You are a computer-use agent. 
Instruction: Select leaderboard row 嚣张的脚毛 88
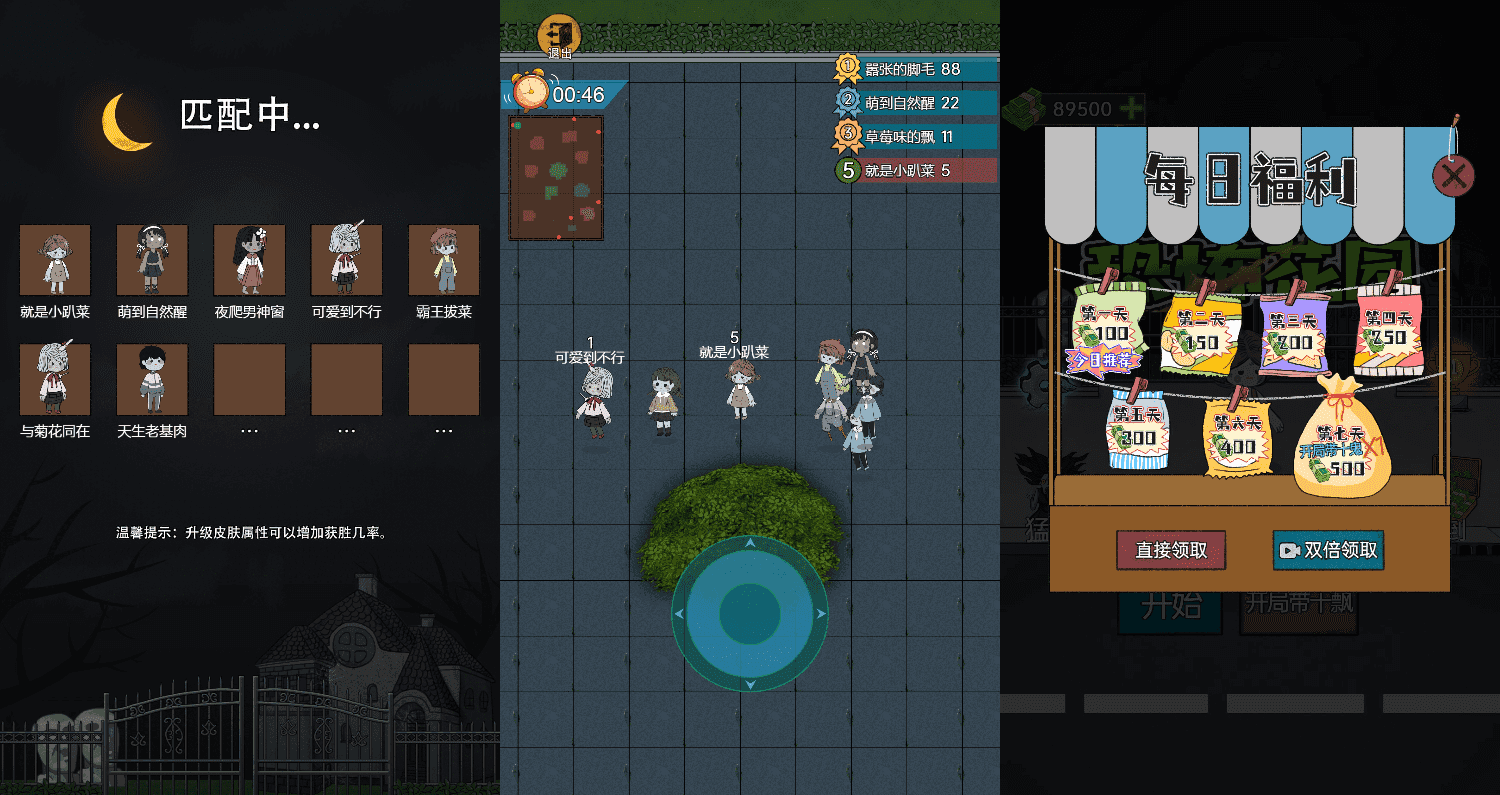click(914, 69)
